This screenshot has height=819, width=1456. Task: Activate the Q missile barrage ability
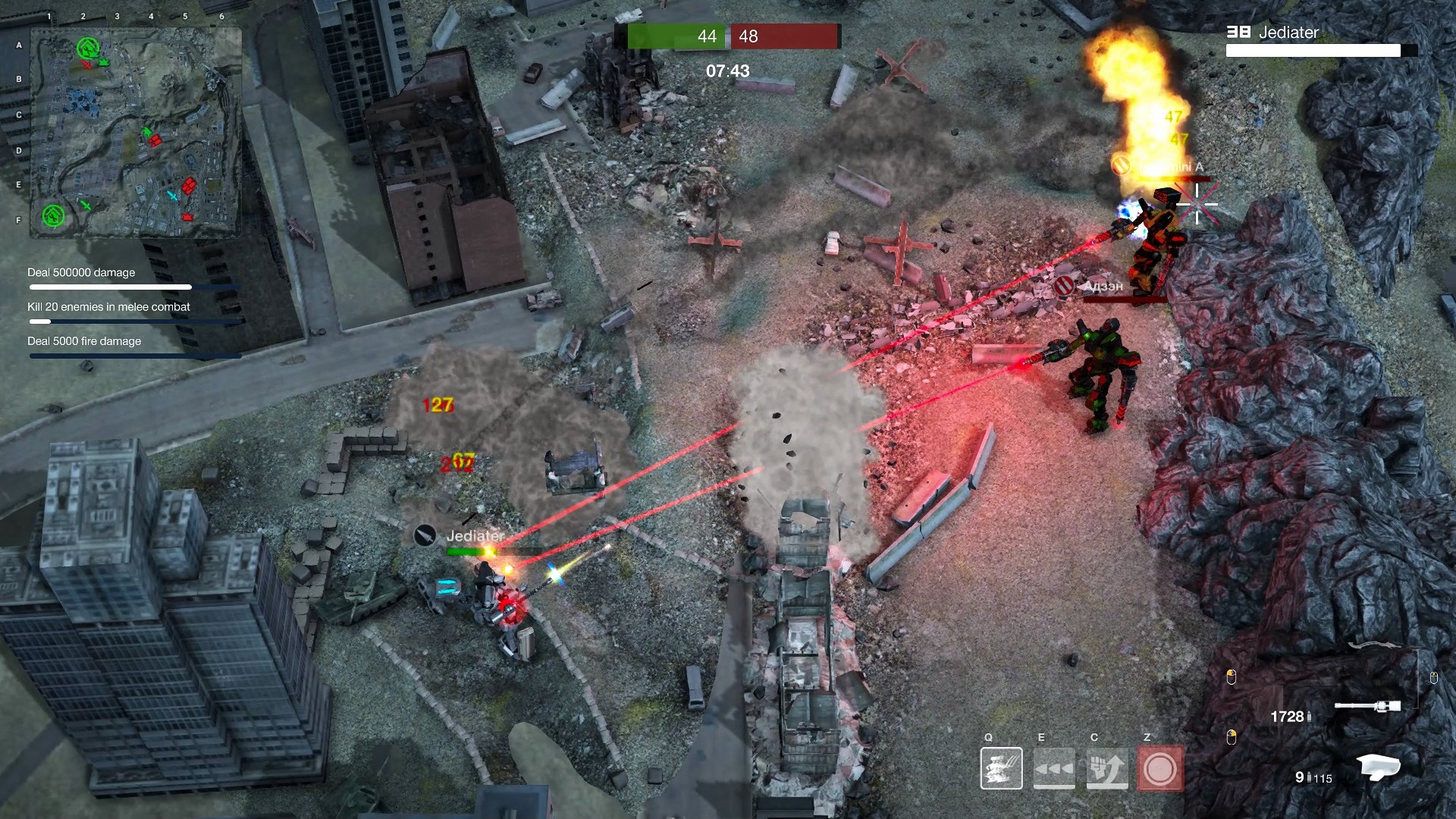[x=1002, y=768]
